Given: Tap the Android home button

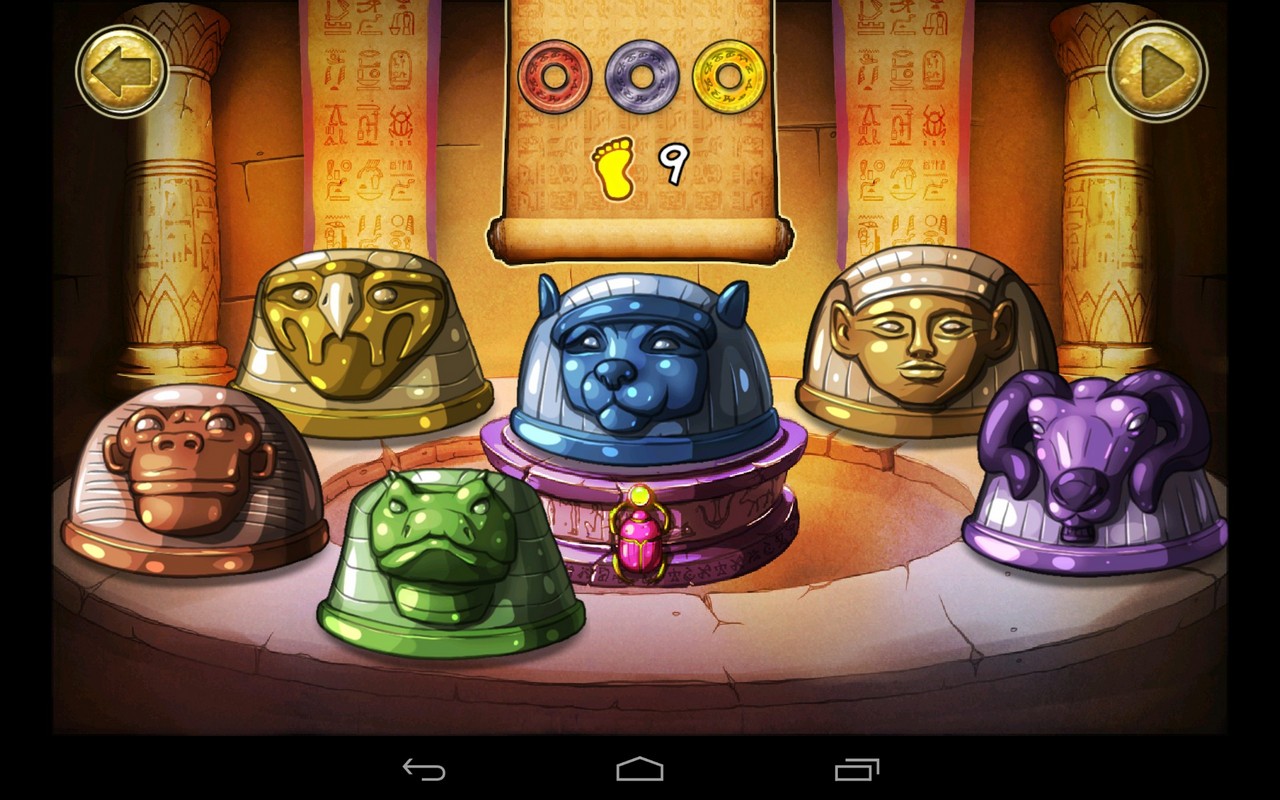Looking at the screenshot, I should [x=639, y=771].
